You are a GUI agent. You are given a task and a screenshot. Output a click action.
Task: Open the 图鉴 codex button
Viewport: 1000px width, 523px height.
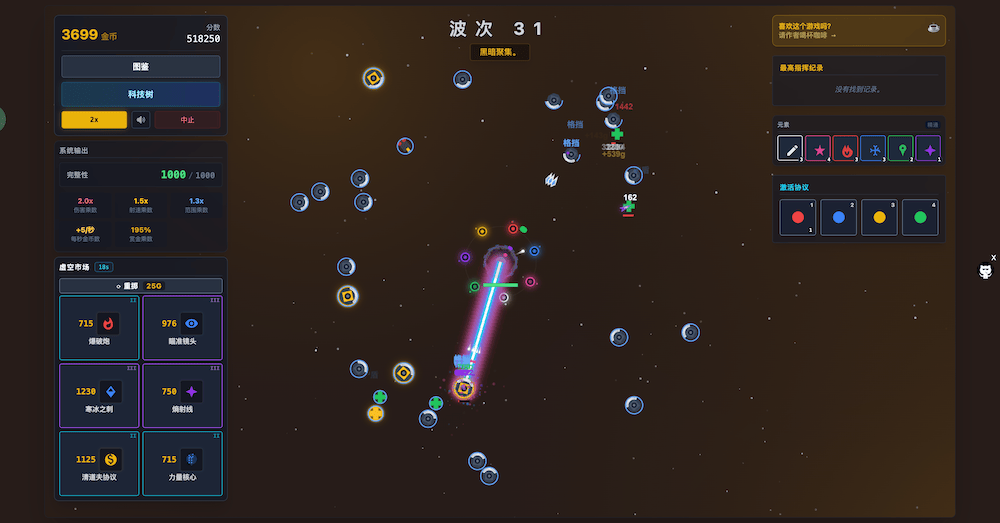[x=140, y=67]
